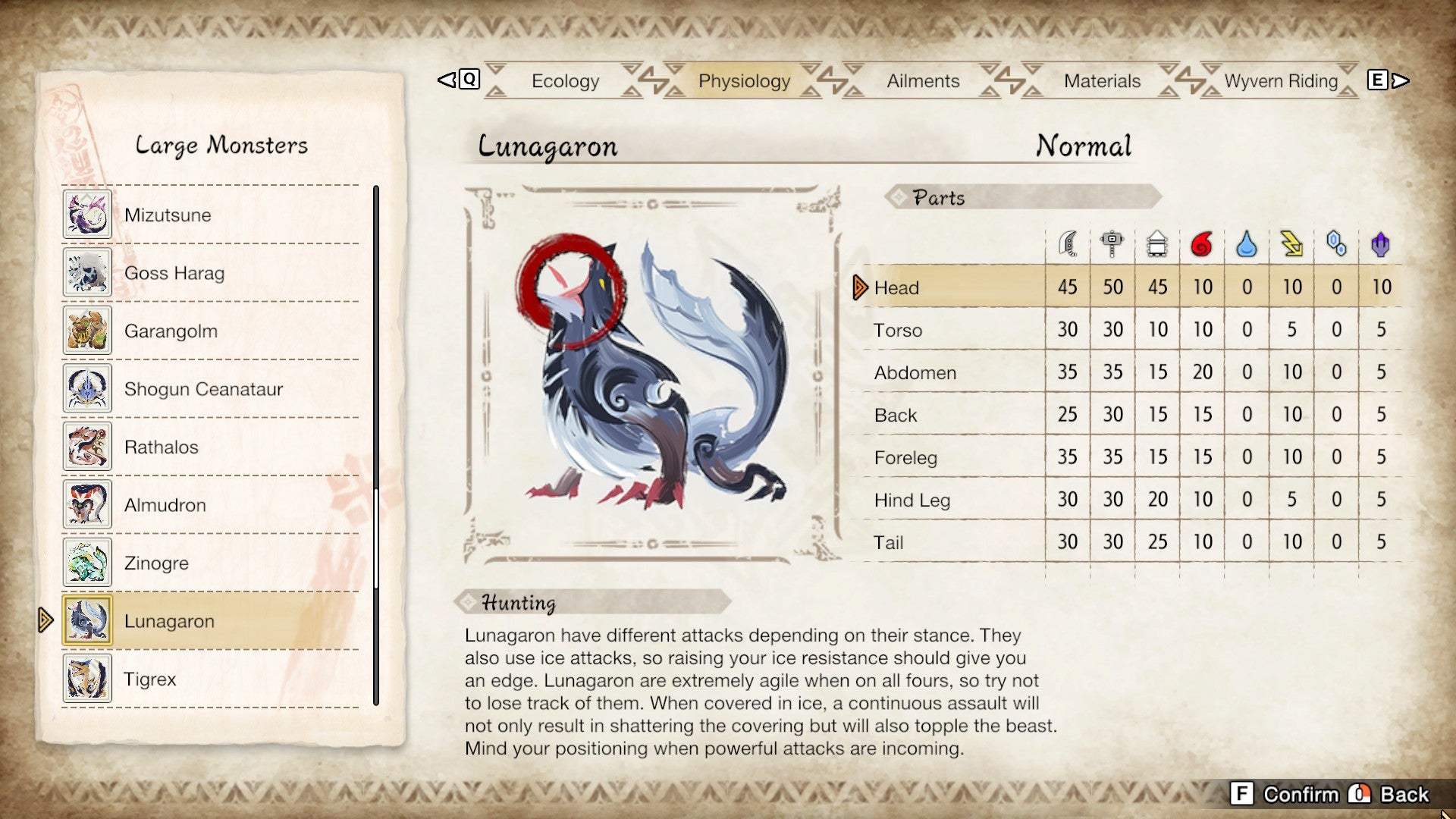Screen dimensions: 1456x819
Task: Select the Mizutsune monster portrait thumbnail
Action: (87, 215)
